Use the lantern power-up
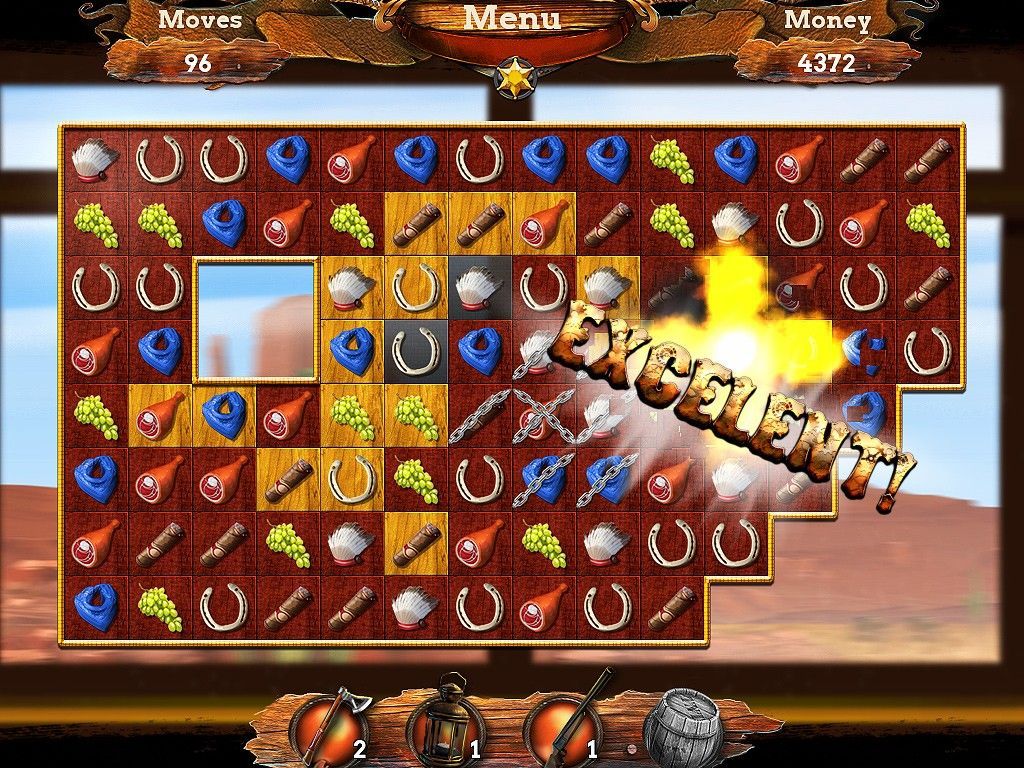 (445, 722)
